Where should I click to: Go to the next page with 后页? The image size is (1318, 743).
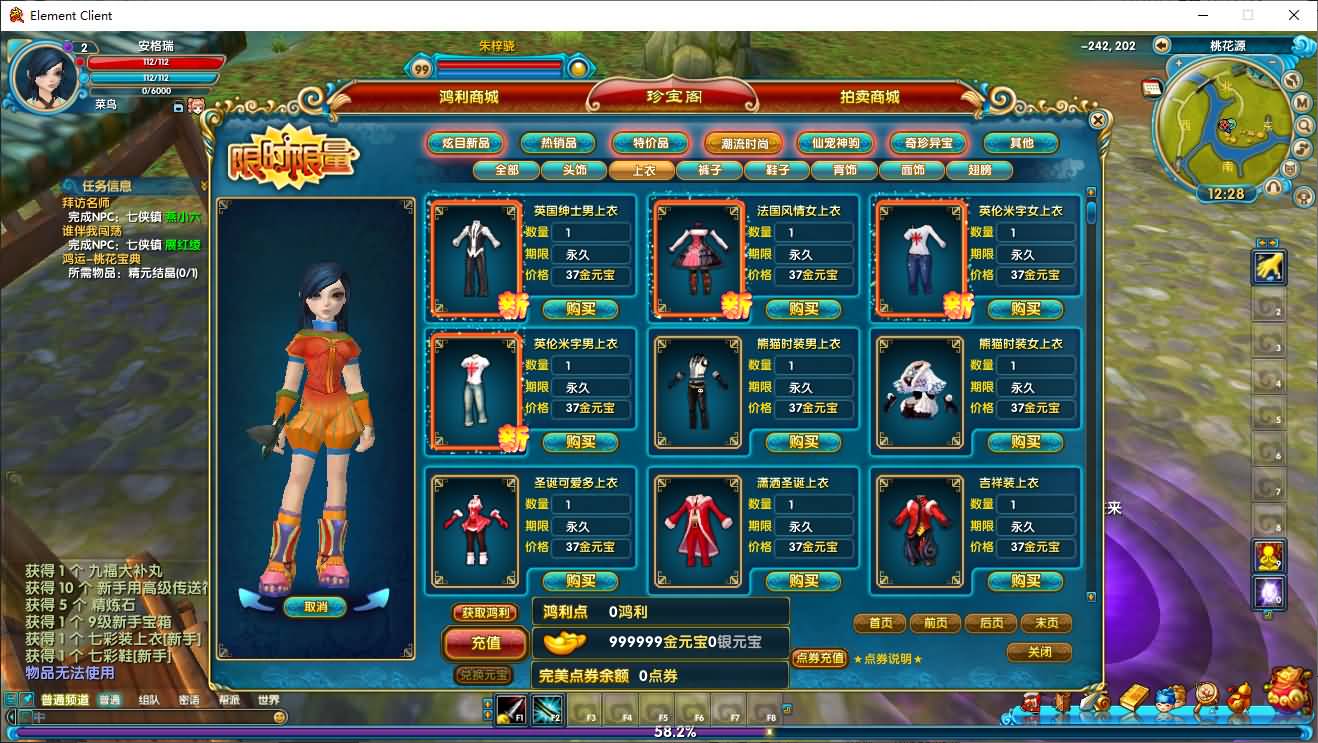pos(990,623)
